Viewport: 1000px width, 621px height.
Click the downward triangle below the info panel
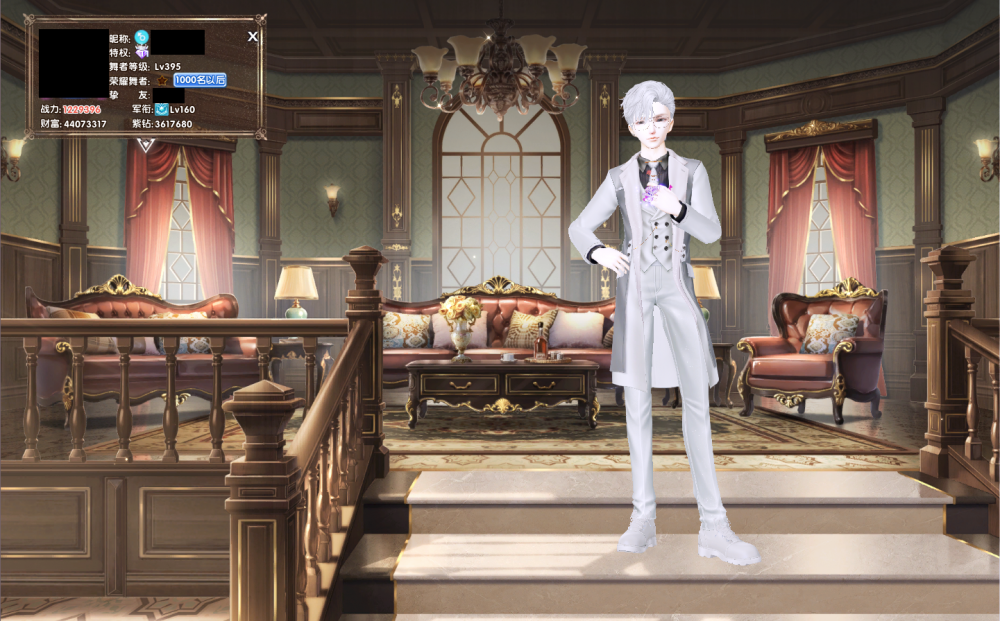coord(146,146)
